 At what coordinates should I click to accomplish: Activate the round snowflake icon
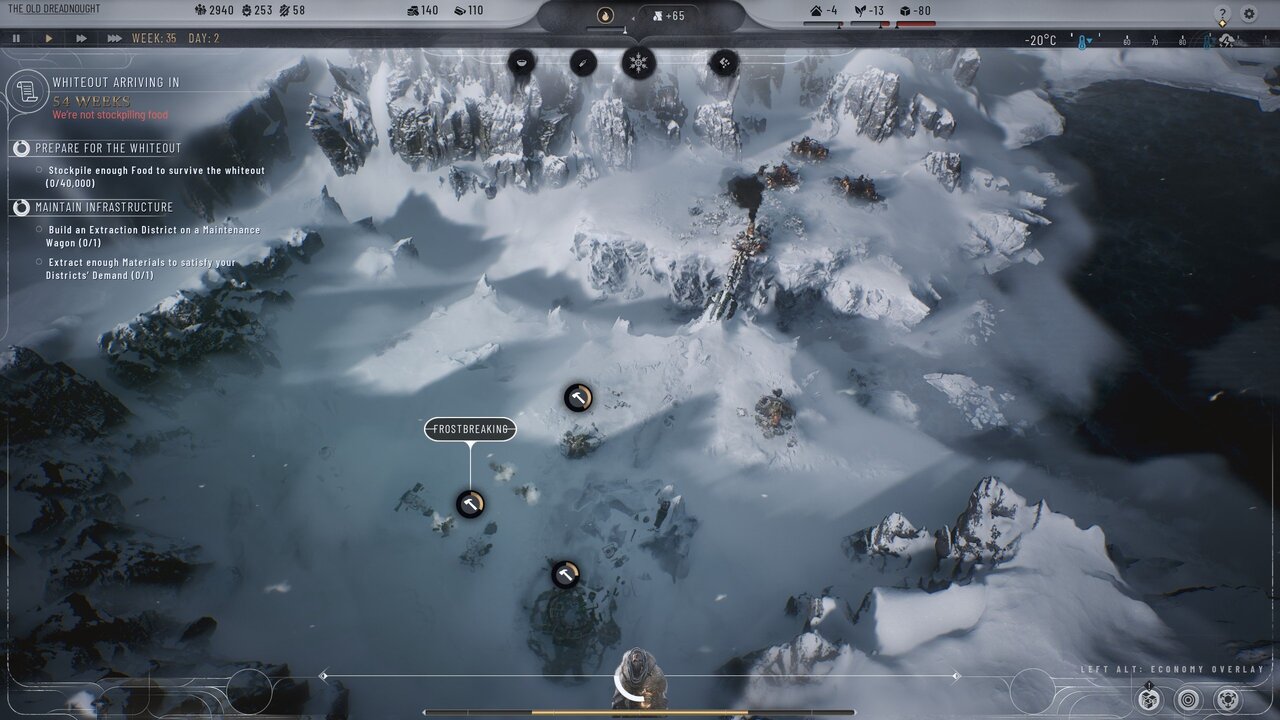pos(638,63)
